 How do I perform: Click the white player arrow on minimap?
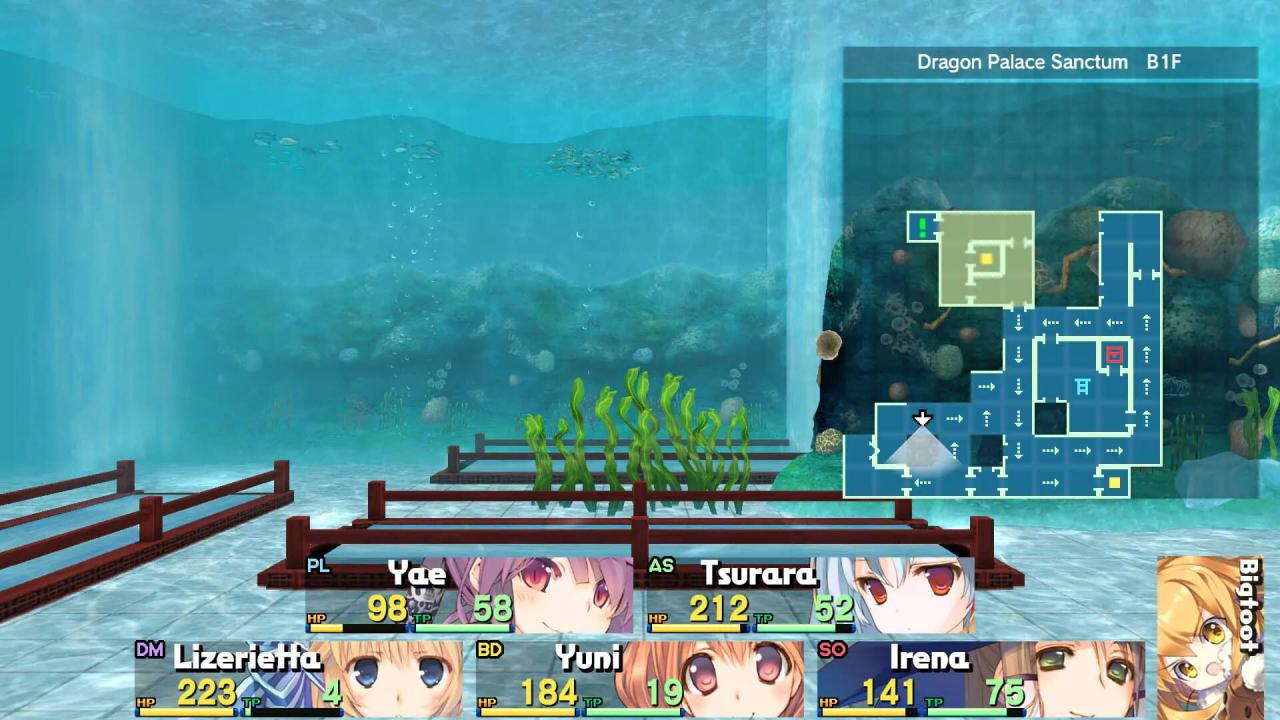click(922, 418)
